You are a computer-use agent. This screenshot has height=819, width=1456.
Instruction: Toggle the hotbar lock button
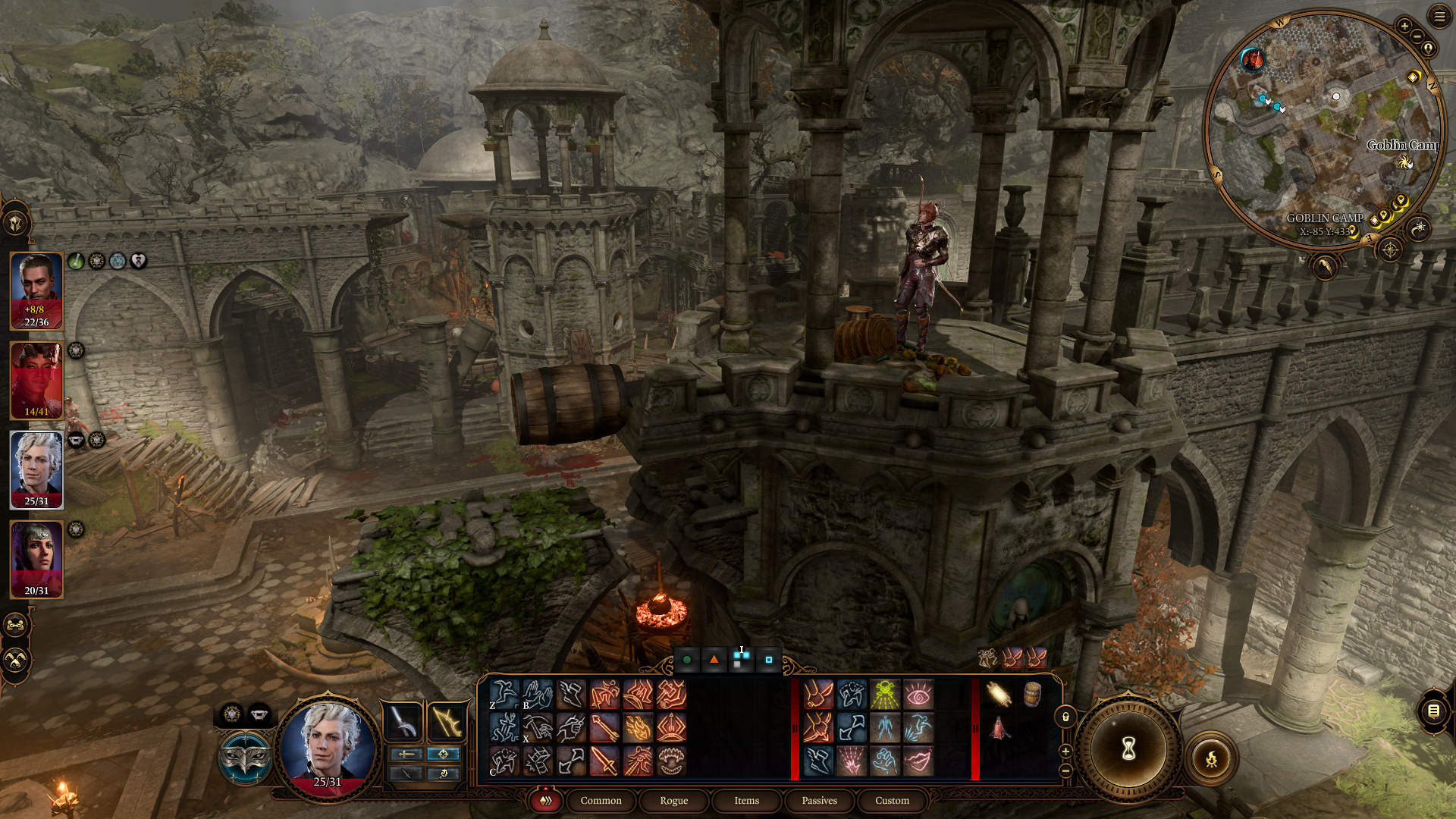(x=1065, y=717)
